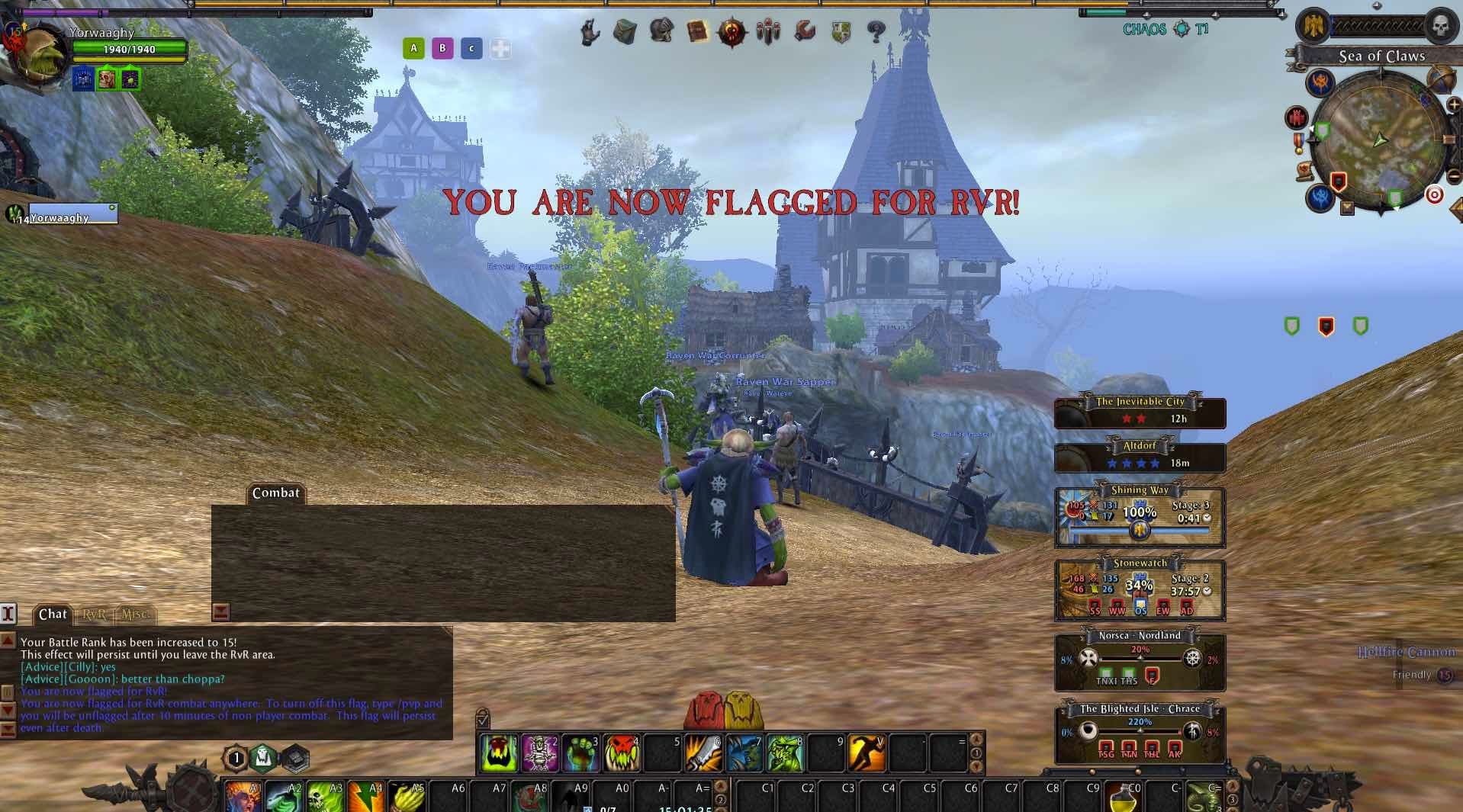This screenshot has width=1463, height=812.
Task: Click the question mark help icon
Action: pyautogui.click(x=876, y=32)
